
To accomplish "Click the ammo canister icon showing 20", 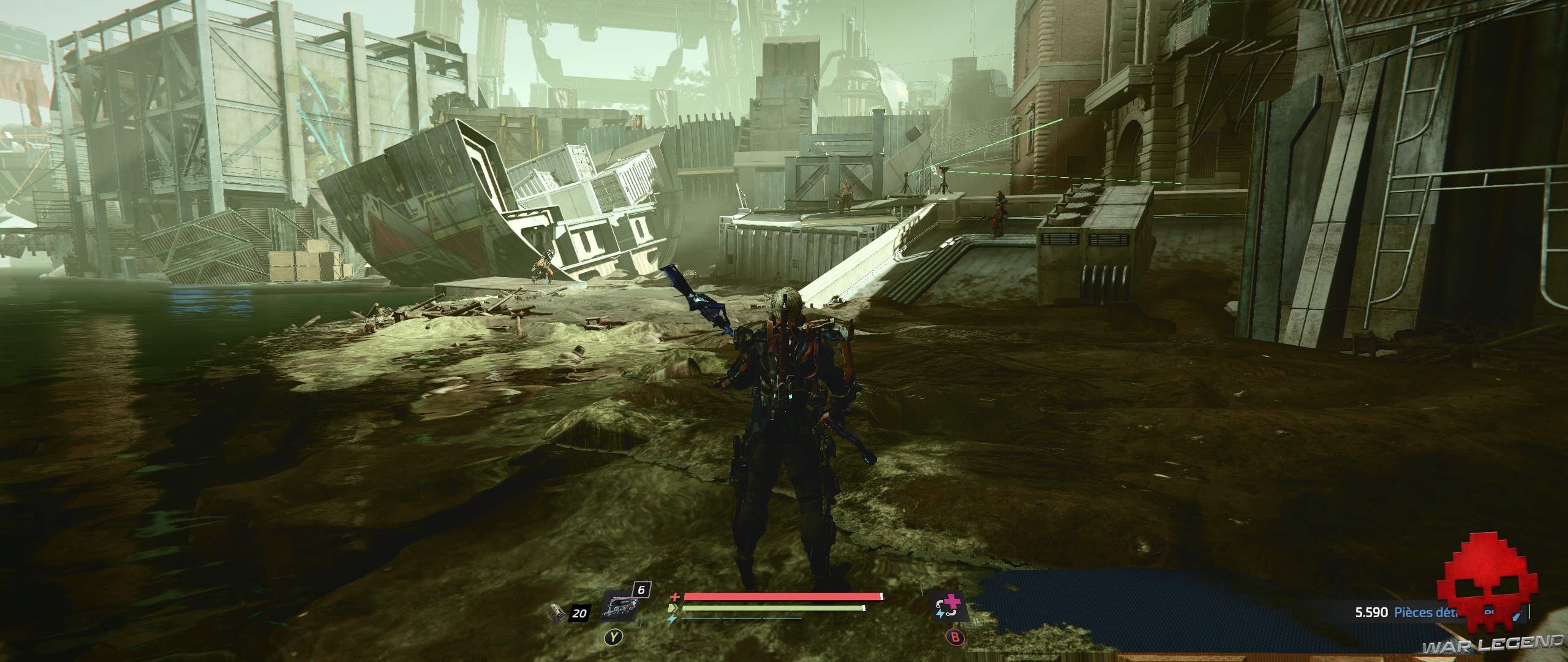I will point(557,613).
